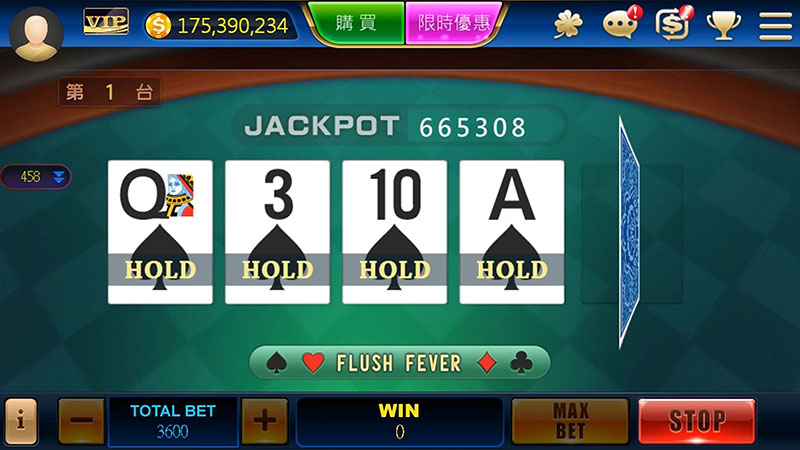Expand the 458 dropdown on the left

[36, 177]
